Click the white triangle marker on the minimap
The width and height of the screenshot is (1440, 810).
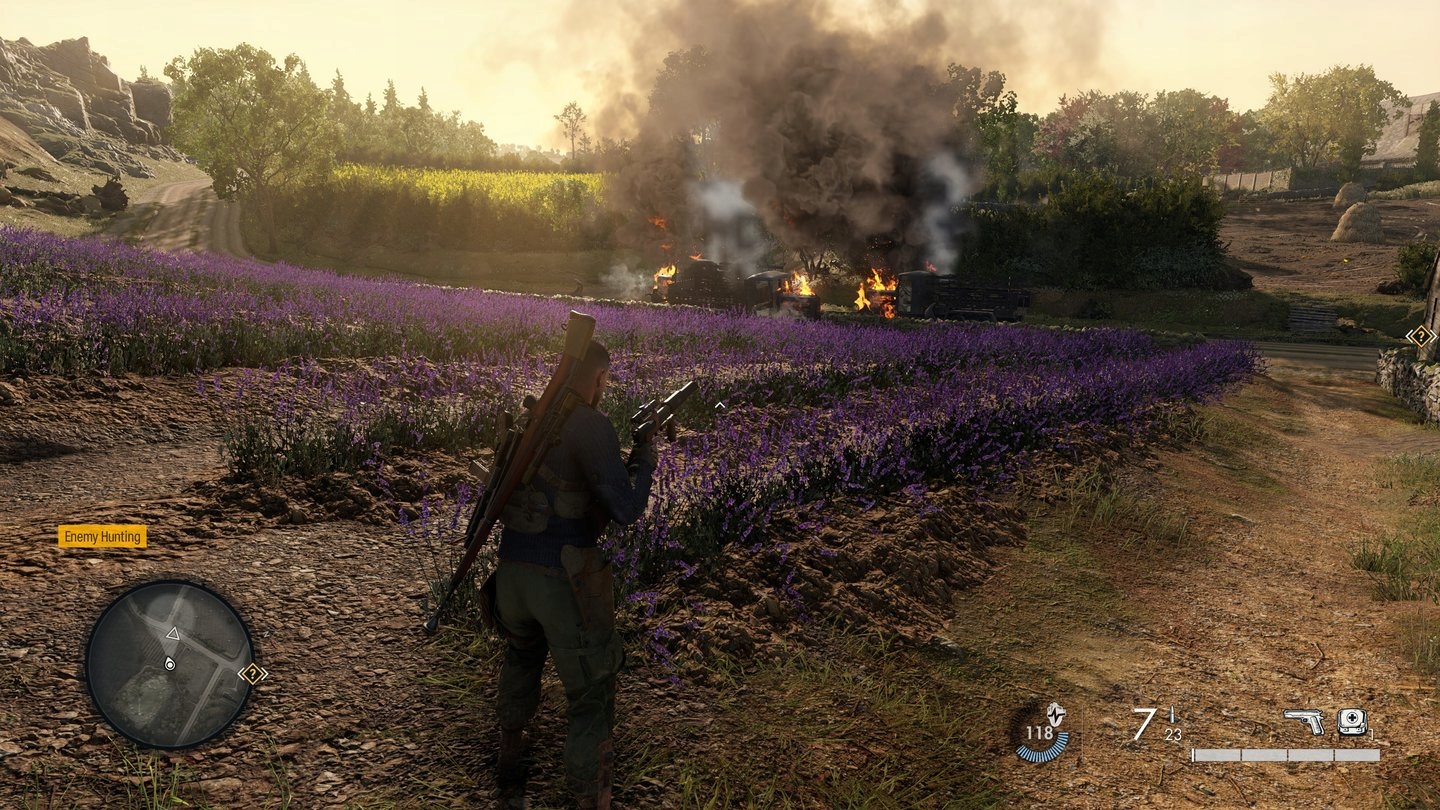(172, 634)
